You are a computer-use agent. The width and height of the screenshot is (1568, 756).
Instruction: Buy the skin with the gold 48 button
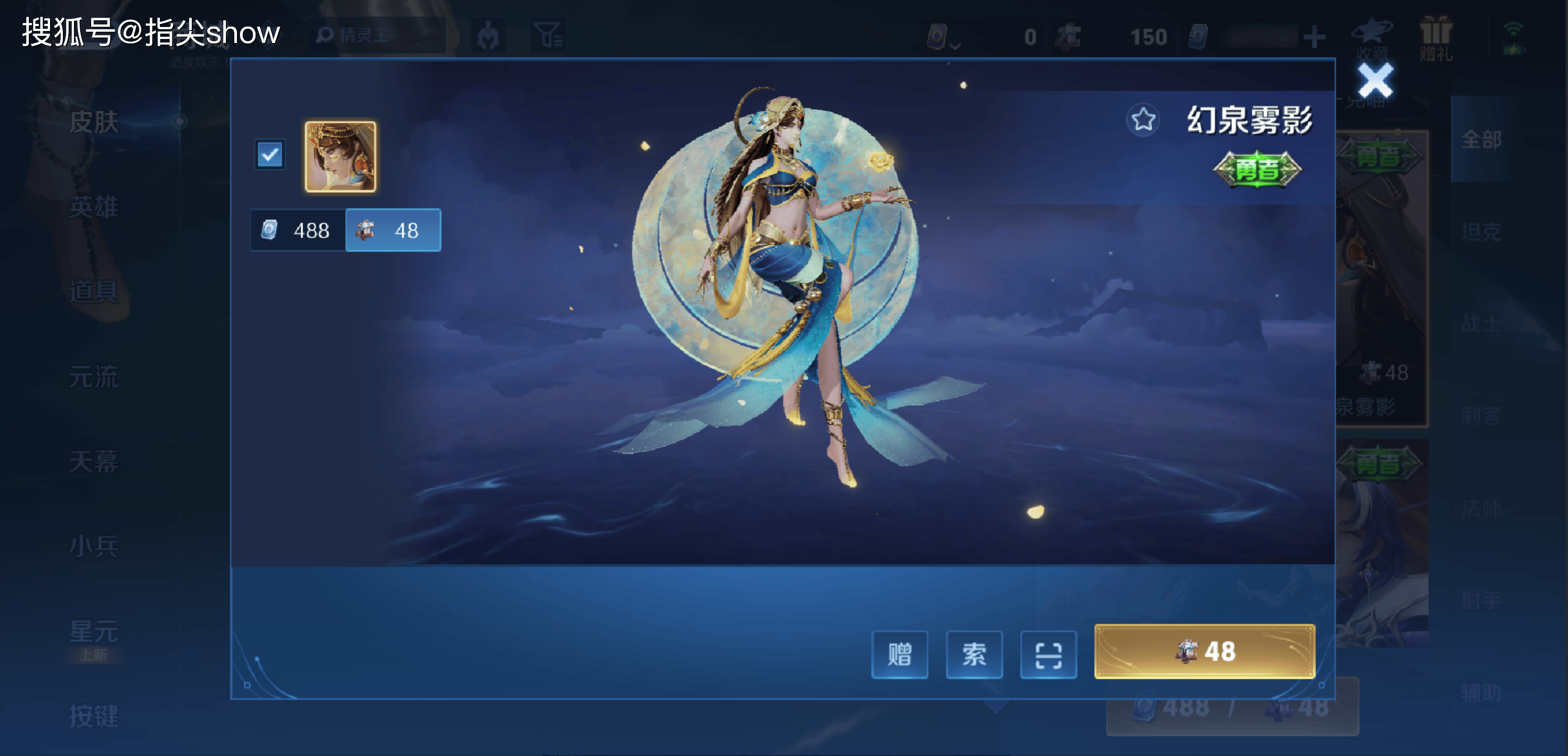click(1204, 651)
